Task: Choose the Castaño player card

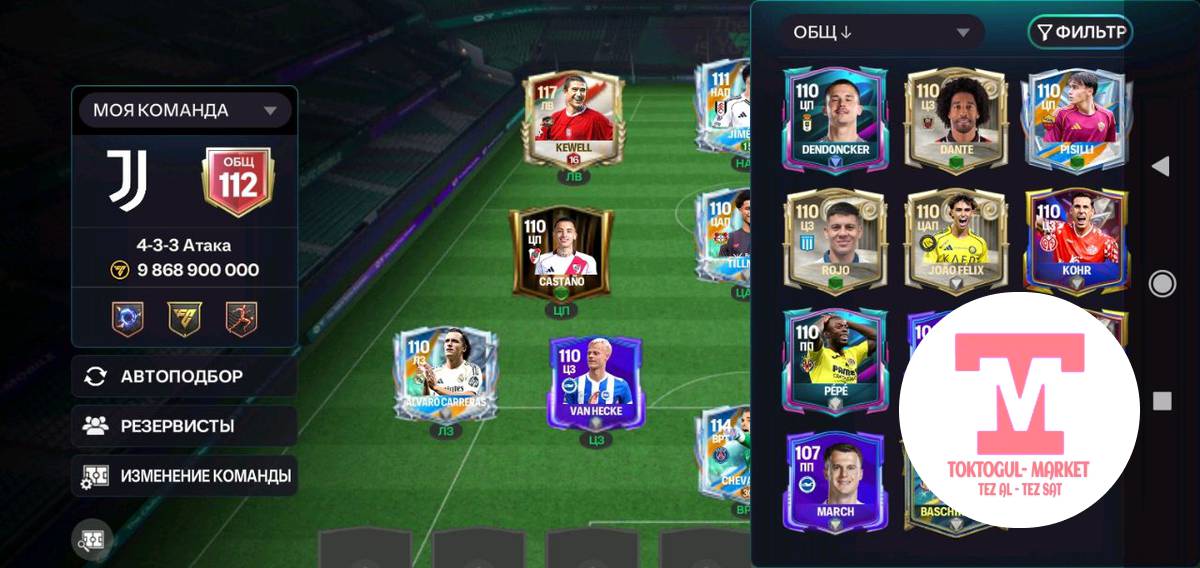Action: (x=560, y=253)
